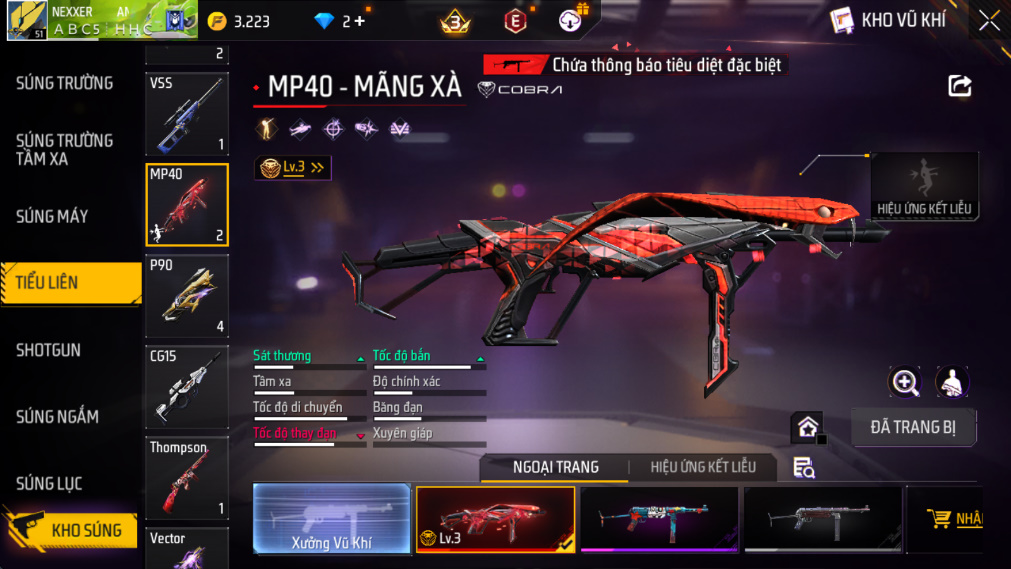Select the Xưởng Vũ Khí skin tile

click(331, 519)
